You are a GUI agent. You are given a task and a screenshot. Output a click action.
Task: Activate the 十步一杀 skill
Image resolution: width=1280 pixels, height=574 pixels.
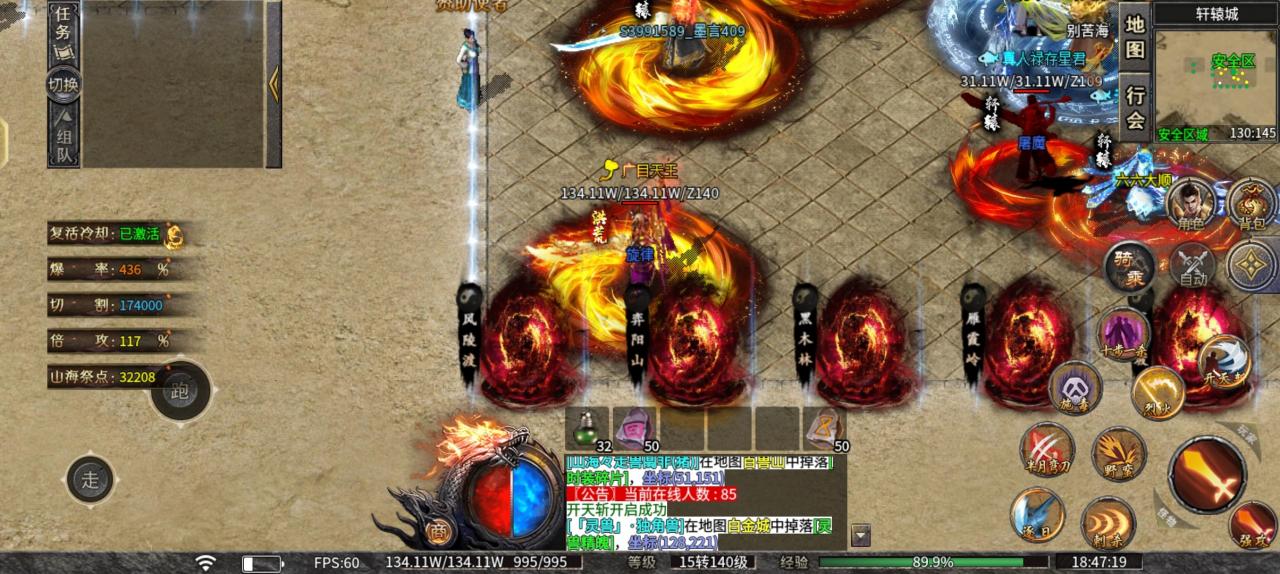pyautogui.click(x=1124, y=334)
